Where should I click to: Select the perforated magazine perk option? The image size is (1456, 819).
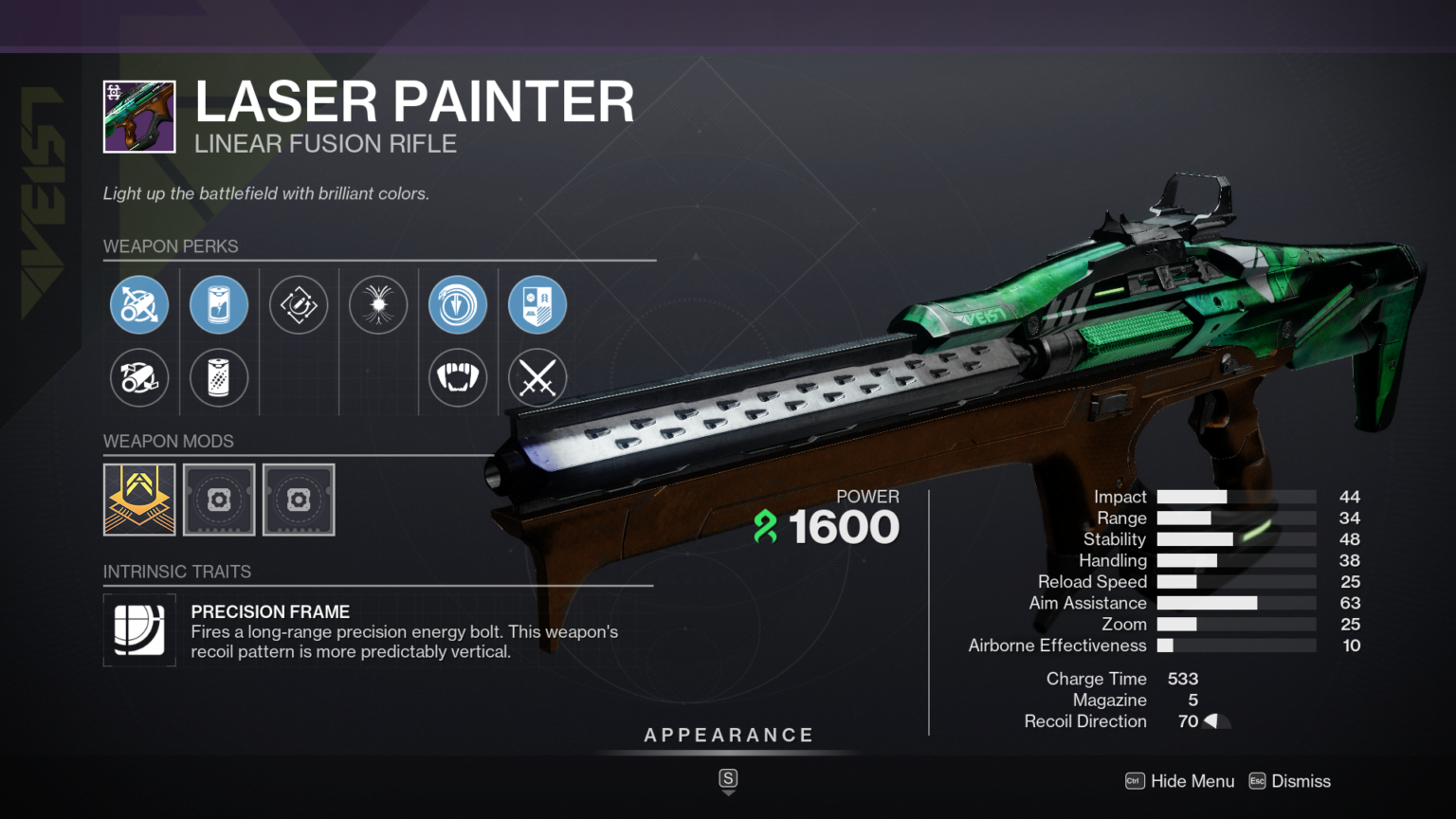pyautogui.click(x=219, y=377)
